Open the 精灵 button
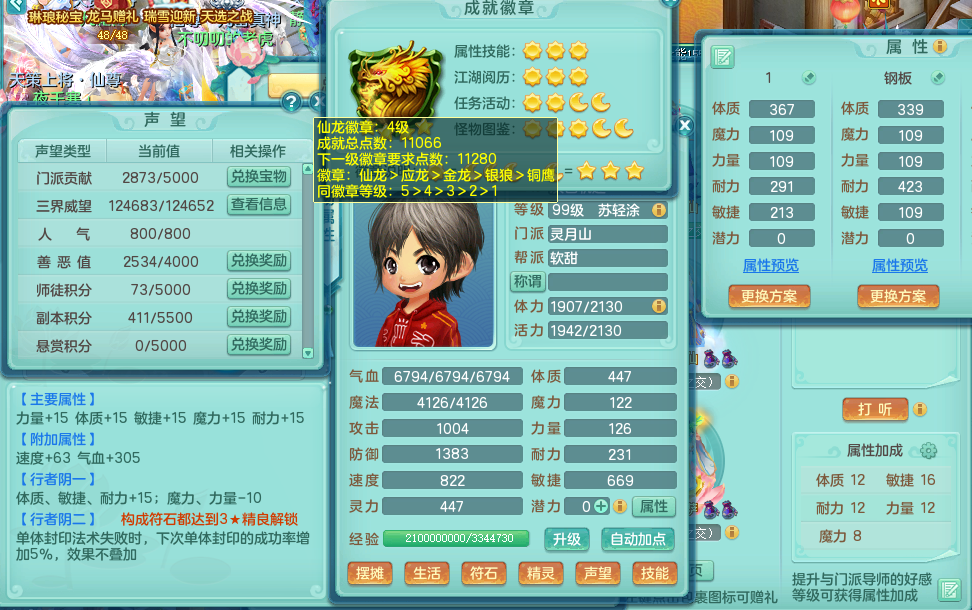This screenshot has width=972, height=610. coord(540,573)
